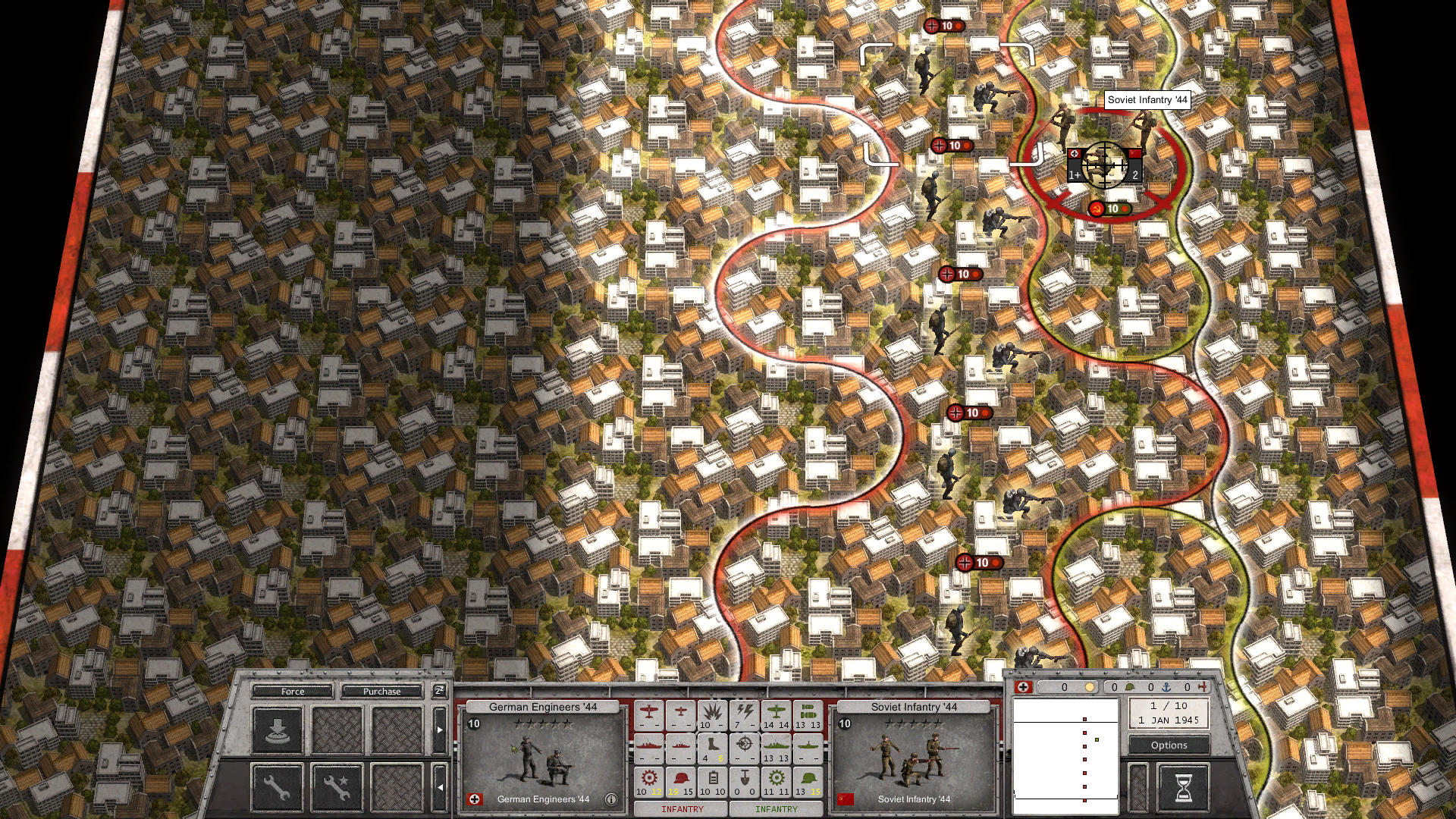This screenshot has height=819, width=1456.
Task: Open the Purchase screen
Action: tap(382, 692)
